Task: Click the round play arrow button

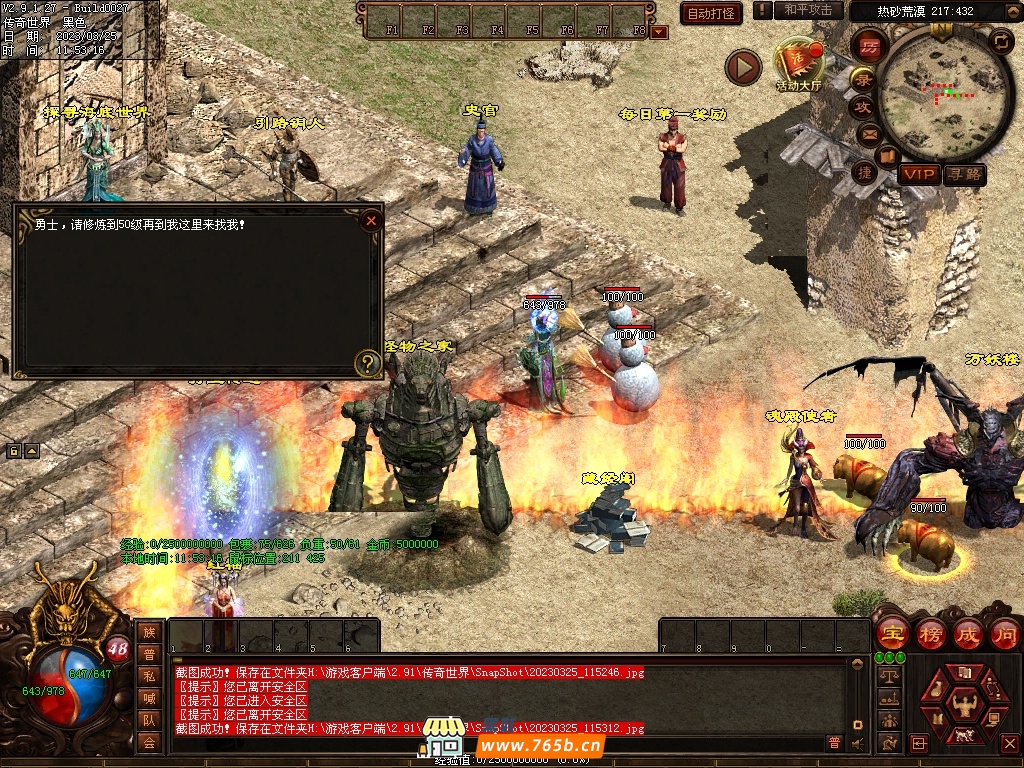Action: coord(743,67)
